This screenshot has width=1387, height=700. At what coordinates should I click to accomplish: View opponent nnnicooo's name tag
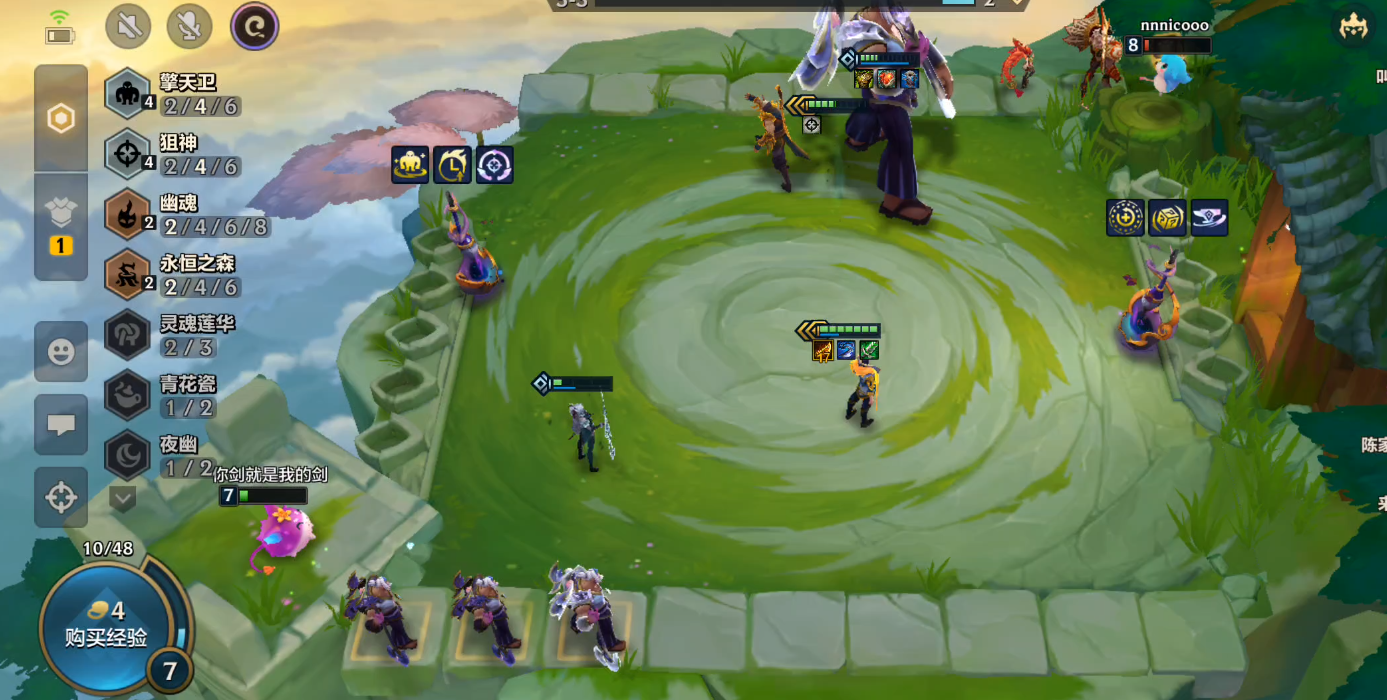1174,25
